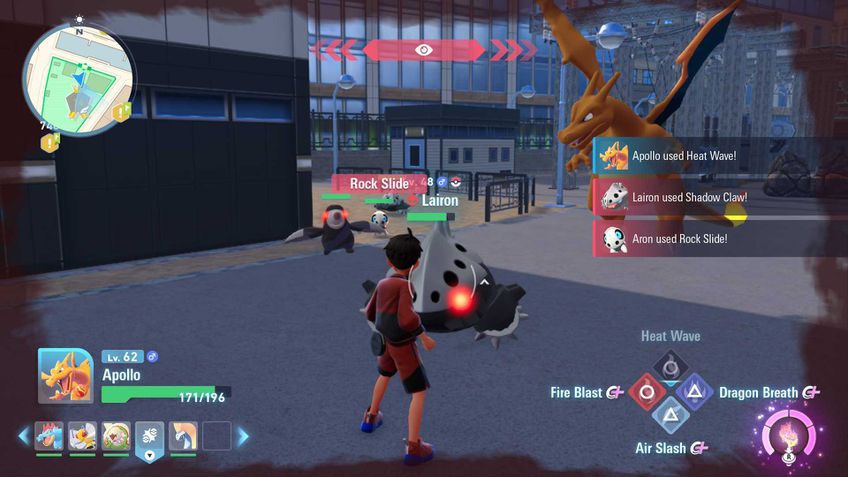Screen dimensions: 848x477
Task: Select the Lairon target nameplate
Action: coord(438,201)
